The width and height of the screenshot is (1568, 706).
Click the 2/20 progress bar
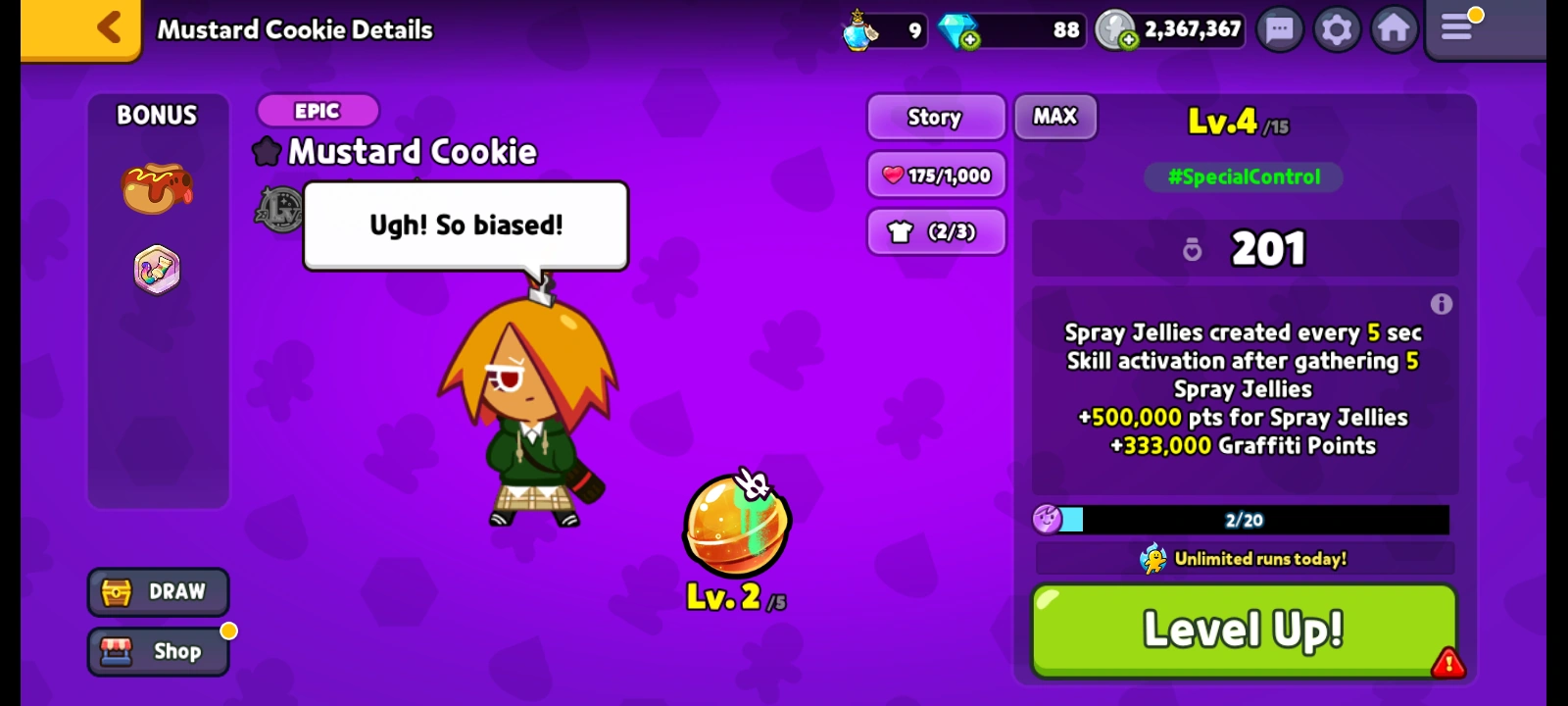1243,520
